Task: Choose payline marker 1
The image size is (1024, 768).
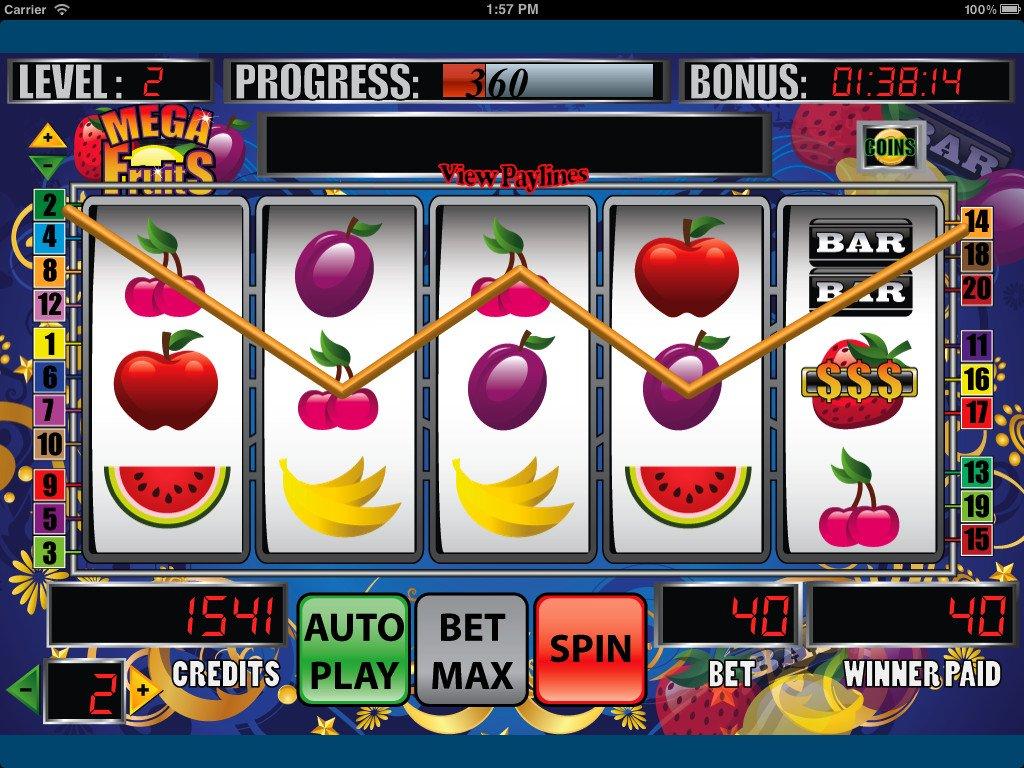Action: click(48, 344)
